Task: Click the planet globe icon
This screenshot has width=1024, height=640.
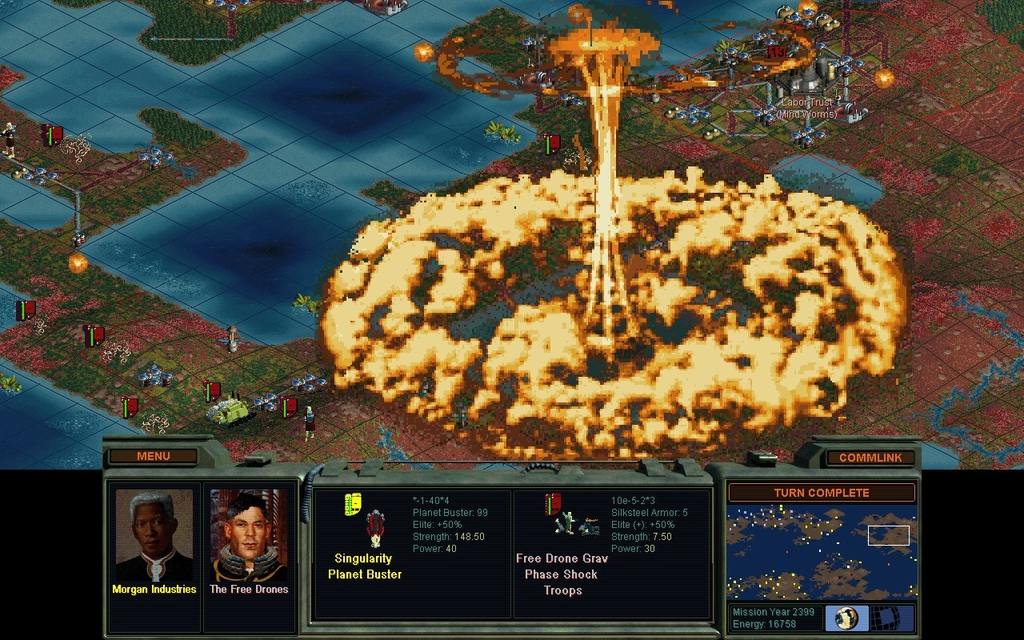Action: click(x=846, y=617)
